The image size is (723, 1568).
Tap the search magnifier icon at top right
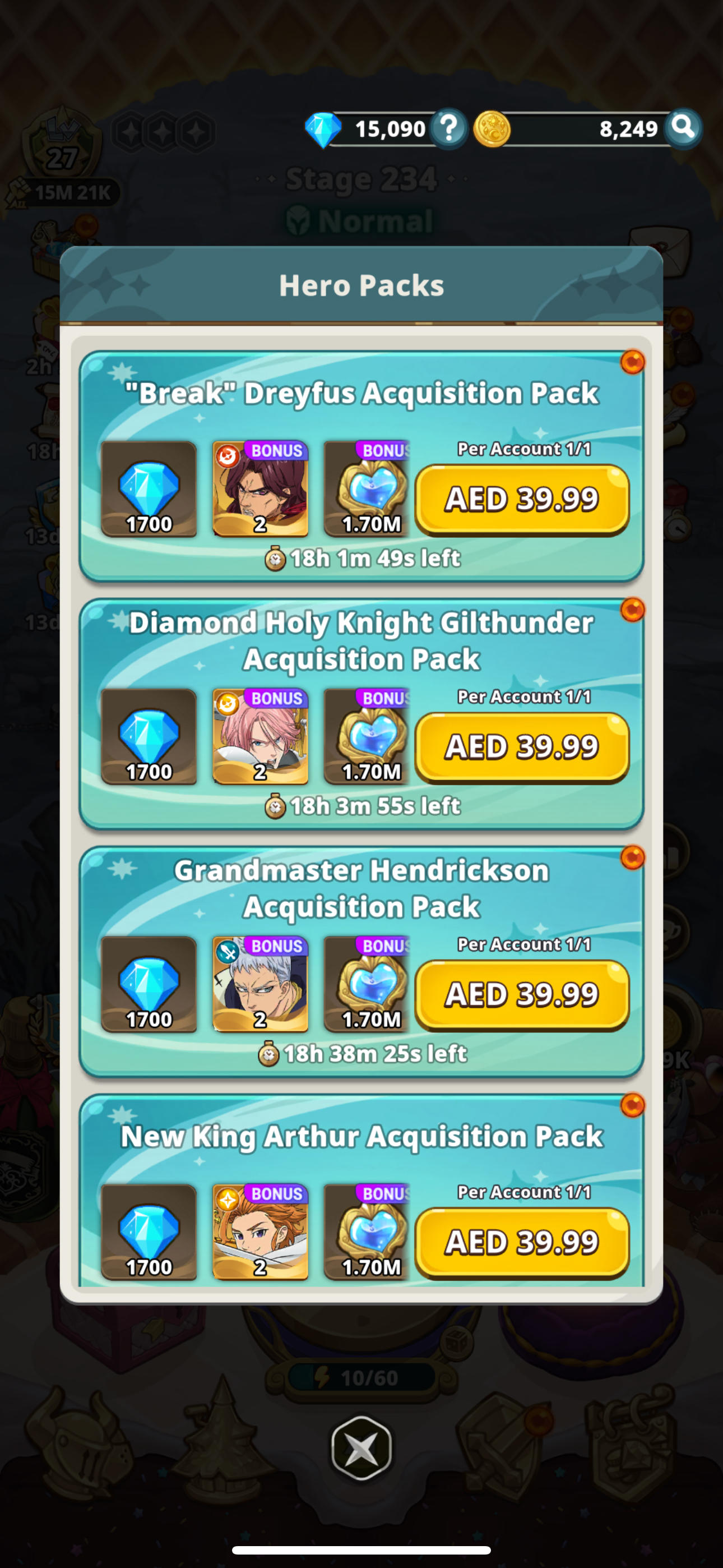(x=684, y=128)
